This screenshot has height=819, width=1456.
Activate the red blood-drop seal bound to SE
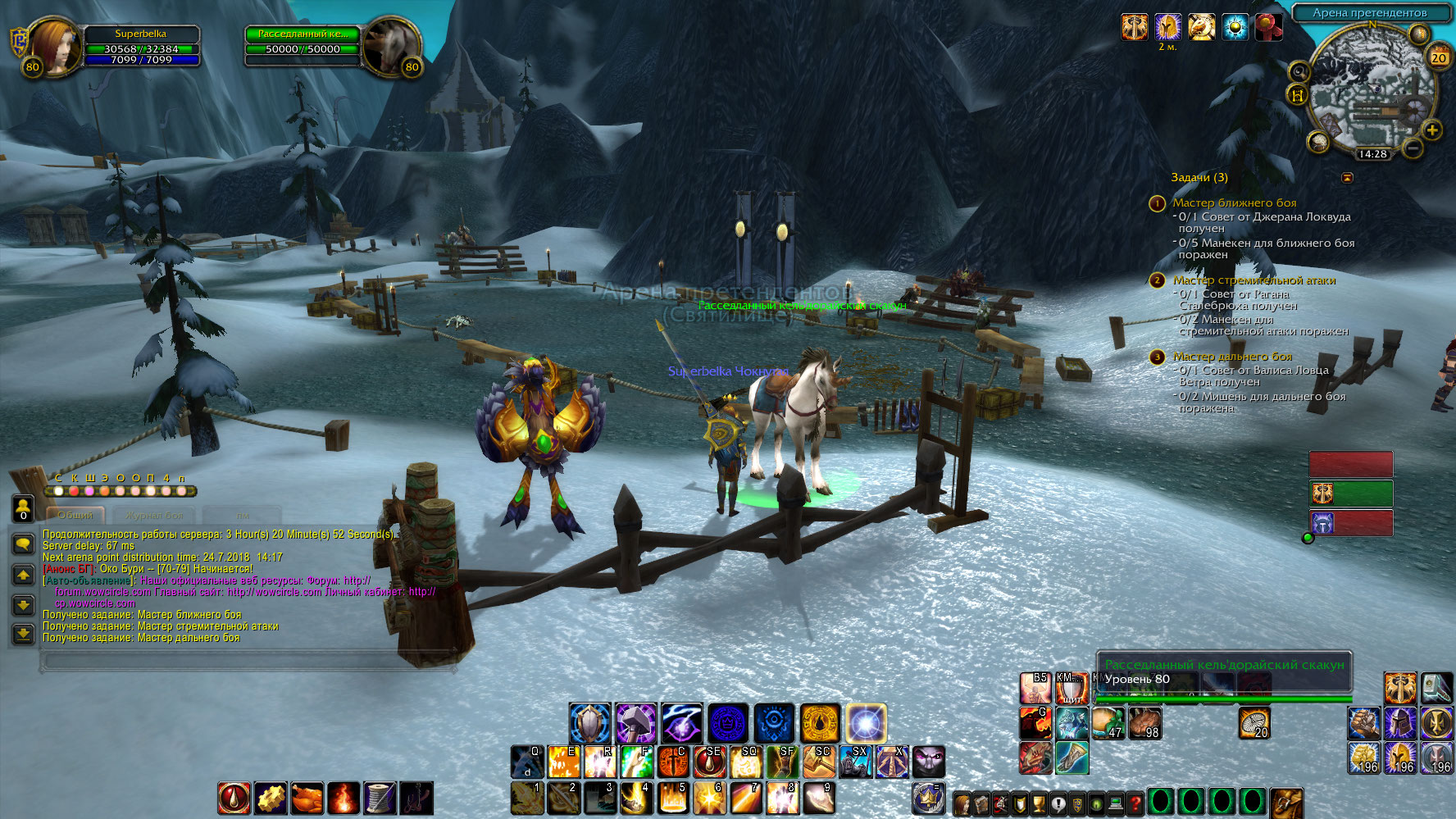click(710, 762)
